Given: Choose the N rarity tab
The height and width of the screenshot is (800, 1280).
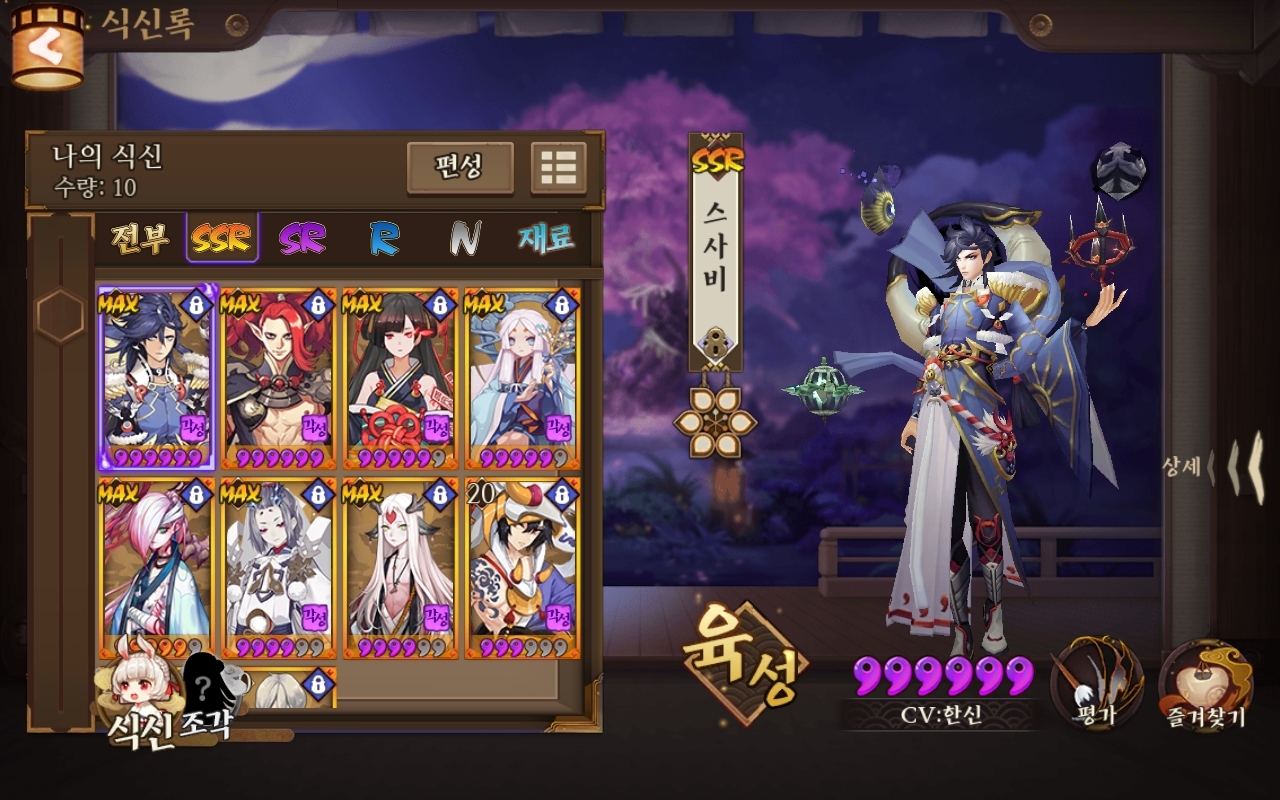Looking at the screenshot, I should [464, 238].
